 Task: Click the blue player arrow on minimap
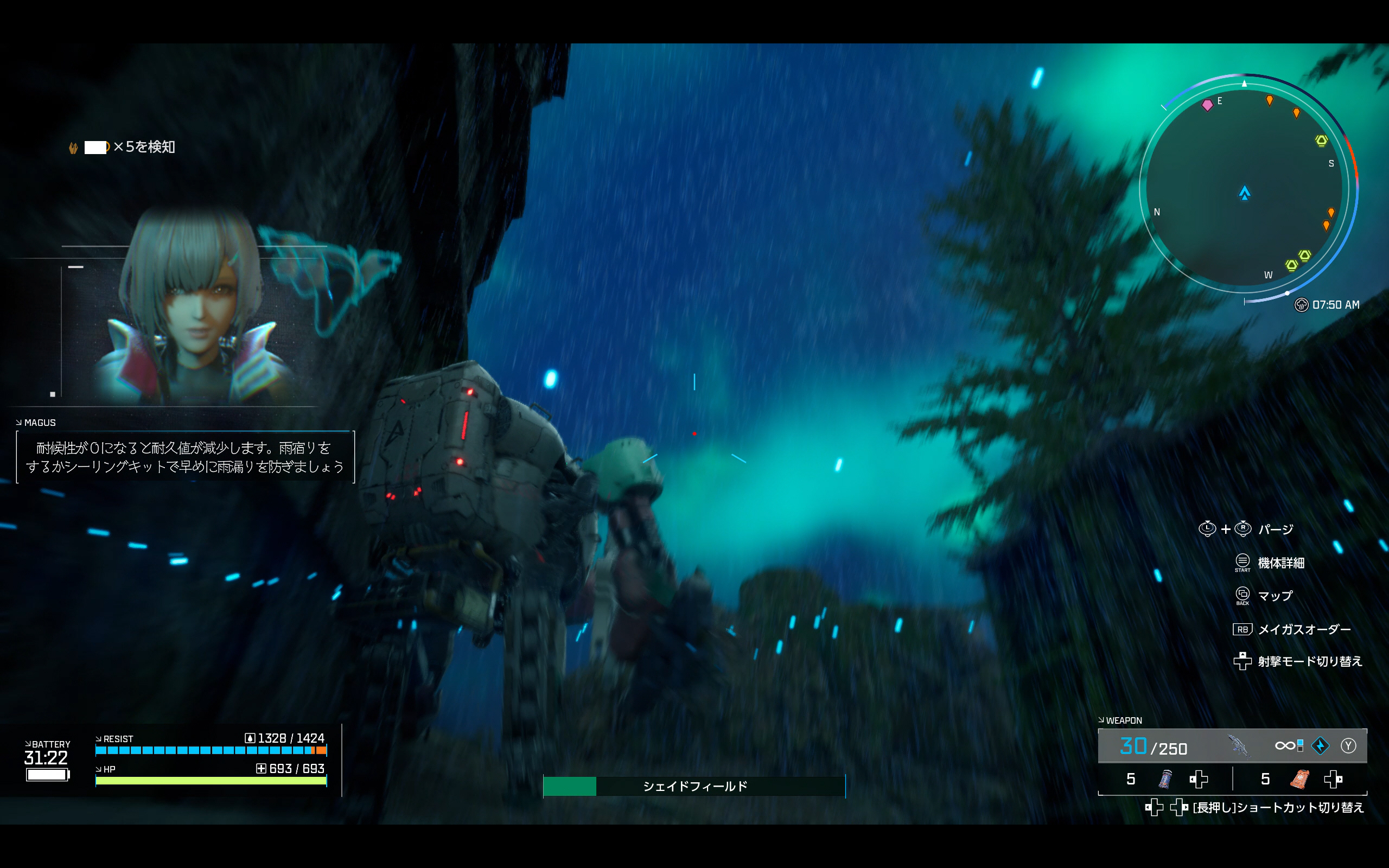tap(1244, 193)
